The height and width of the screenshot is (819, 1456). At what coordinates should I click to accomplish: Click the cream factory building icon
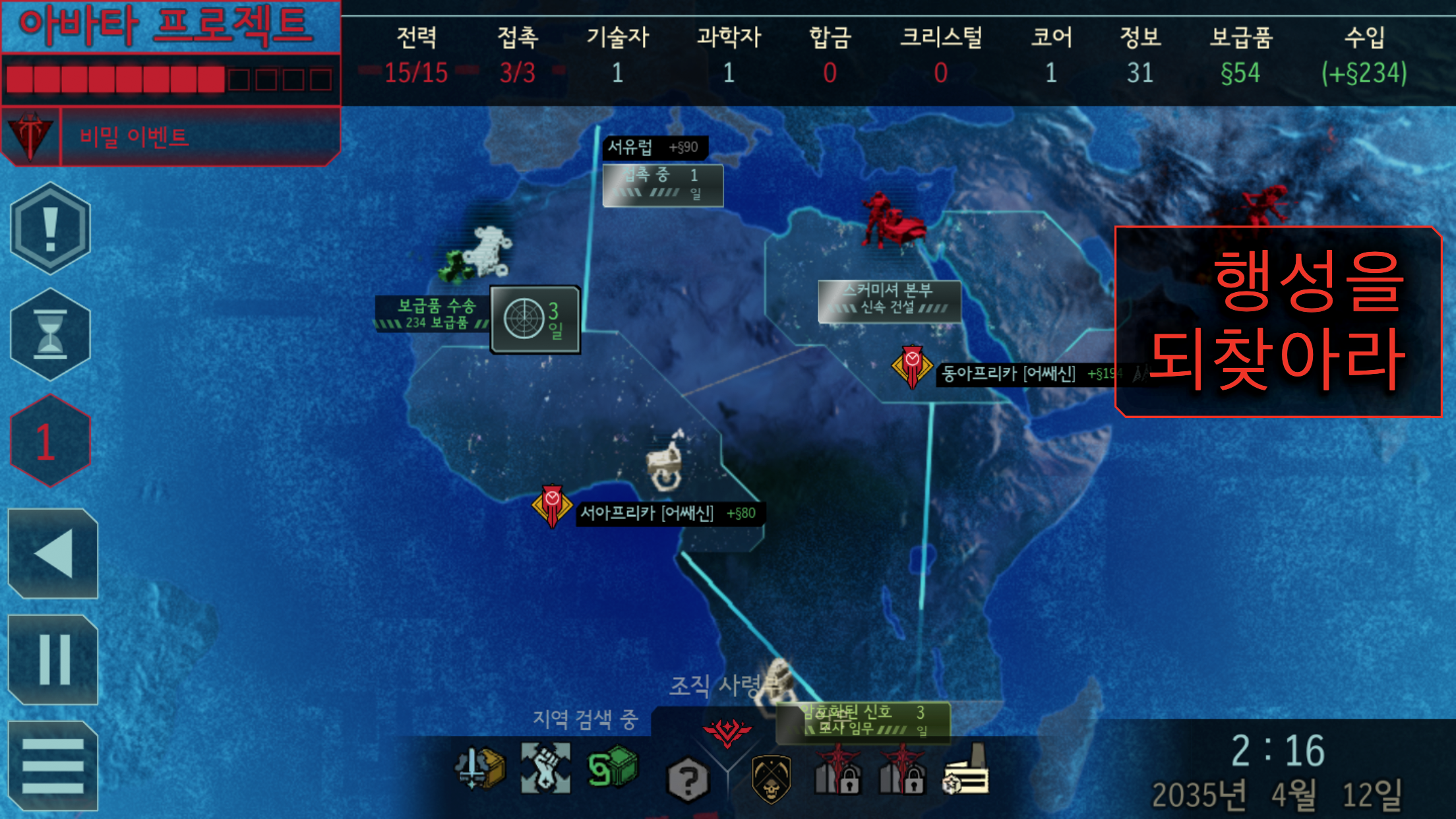click(x=966, y=772)
